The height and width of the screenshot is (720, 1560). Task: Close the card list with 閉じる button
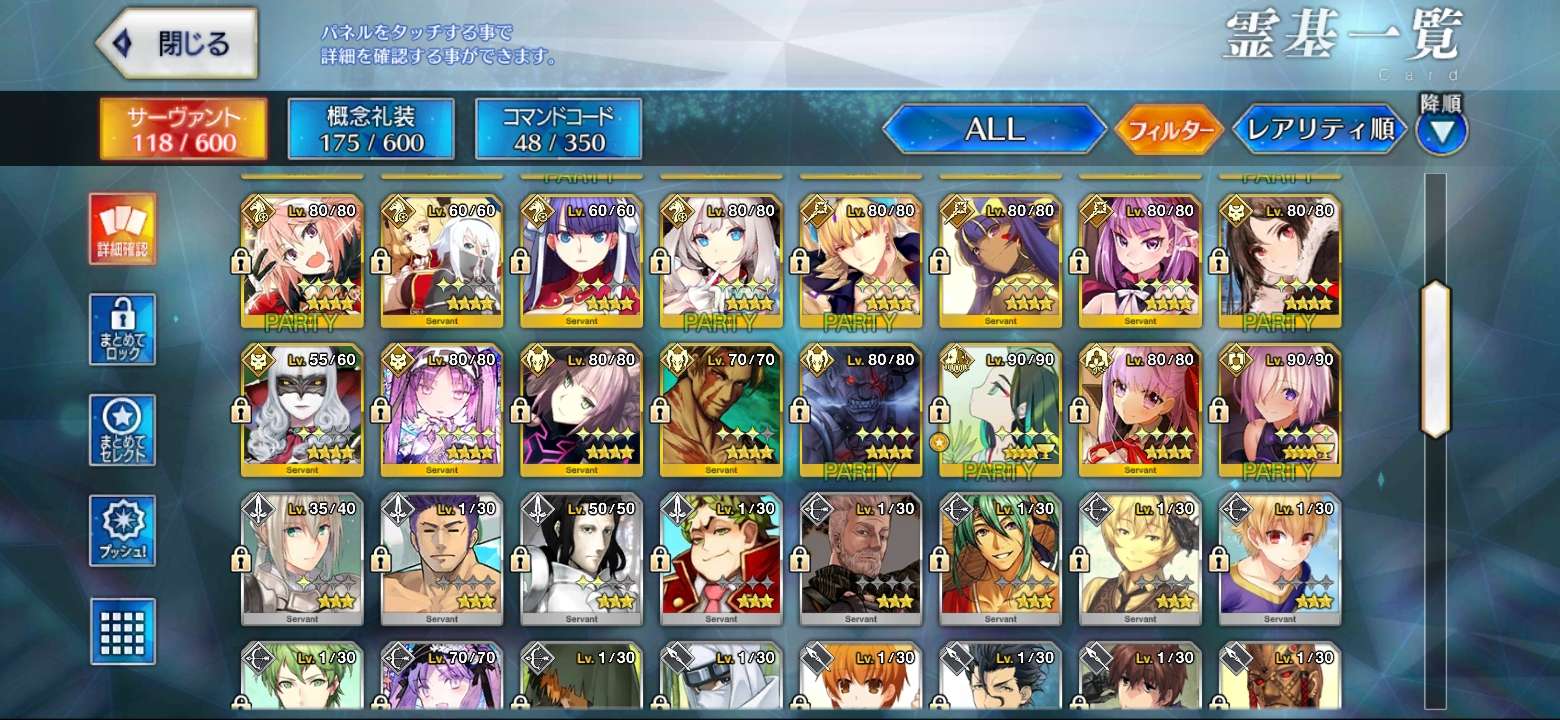point(176,44)
